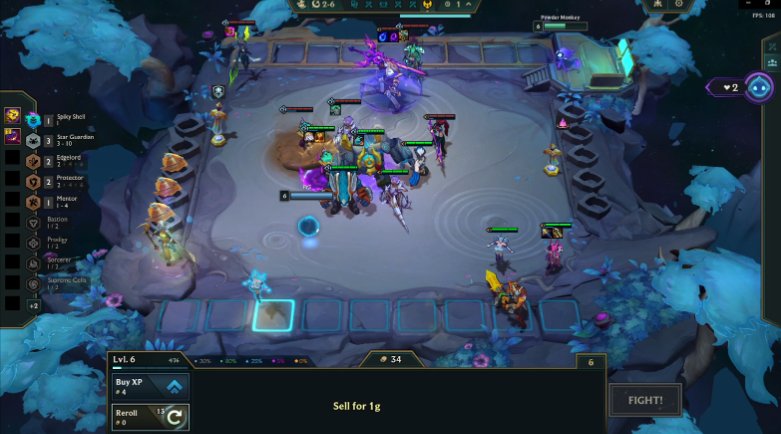Viewport: 781px width, 434px height.
Task: Expand the +2 hidden traits
Action: click(33, 304)
